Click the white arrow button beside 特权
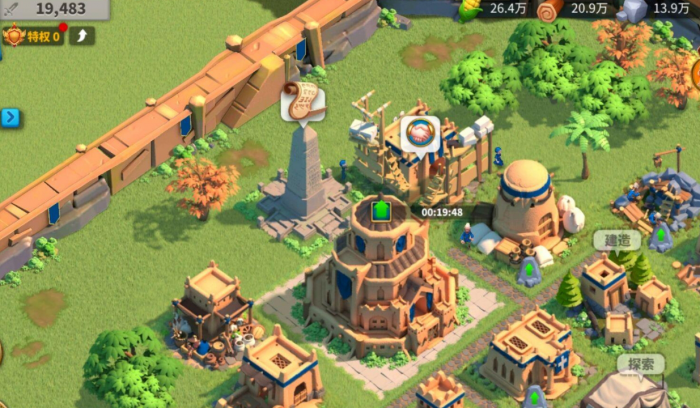 [x=82, y=36]
